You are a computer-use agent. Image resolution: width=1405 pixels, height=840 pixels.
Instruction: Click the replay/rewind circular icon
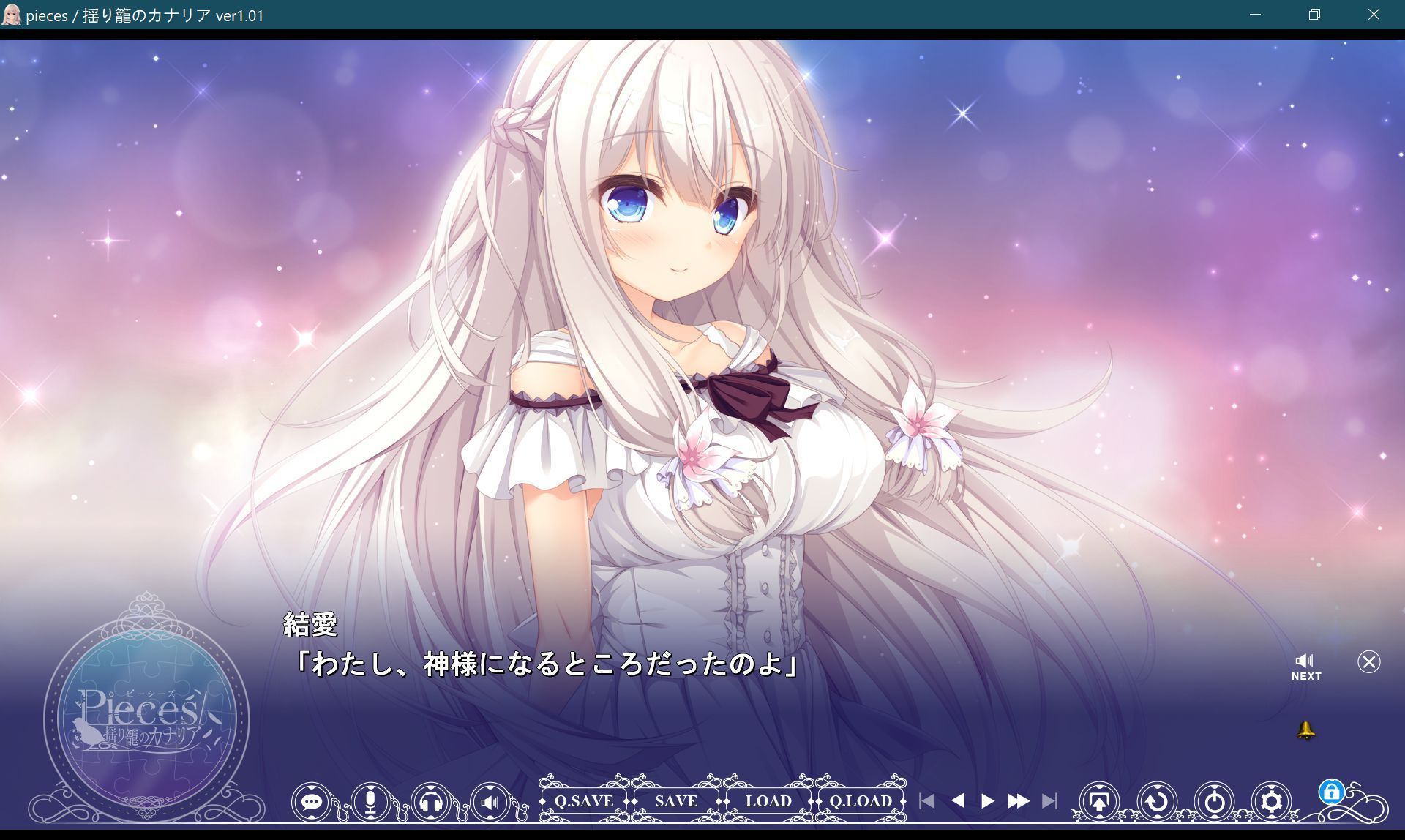coord(1156,801)
